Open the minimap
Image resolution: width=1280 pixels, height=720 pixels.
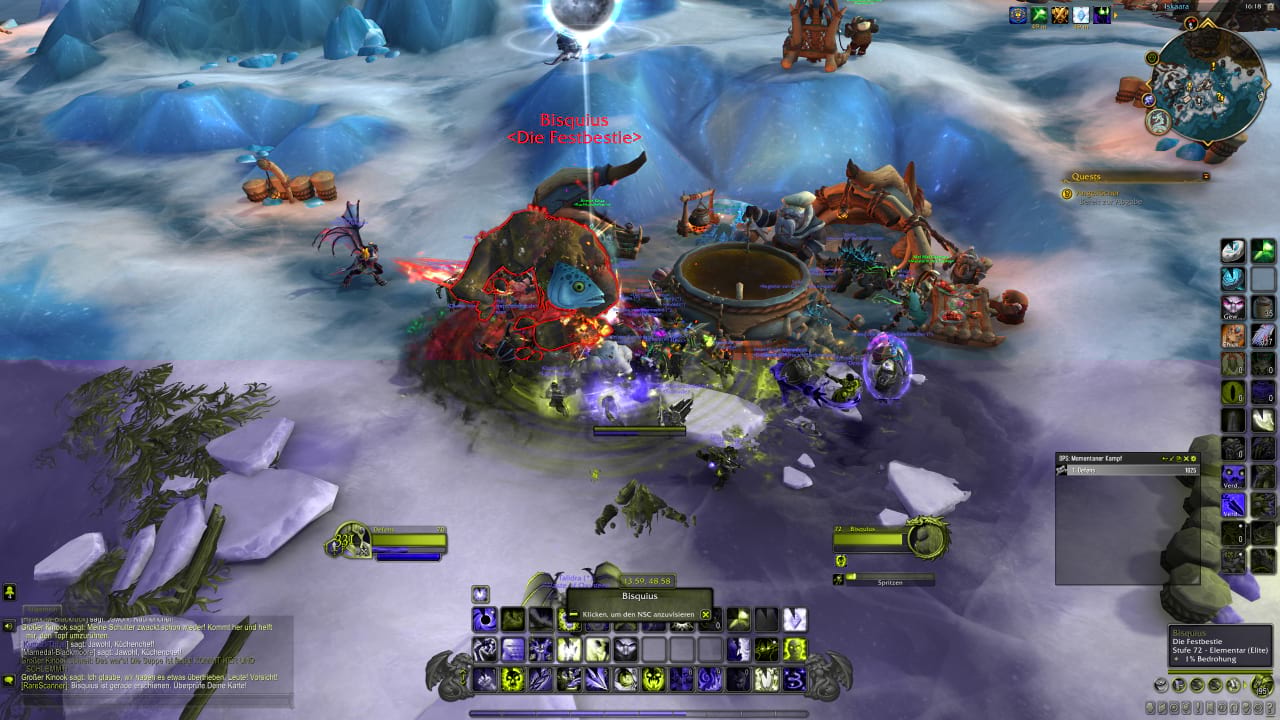pos(1207,85)
